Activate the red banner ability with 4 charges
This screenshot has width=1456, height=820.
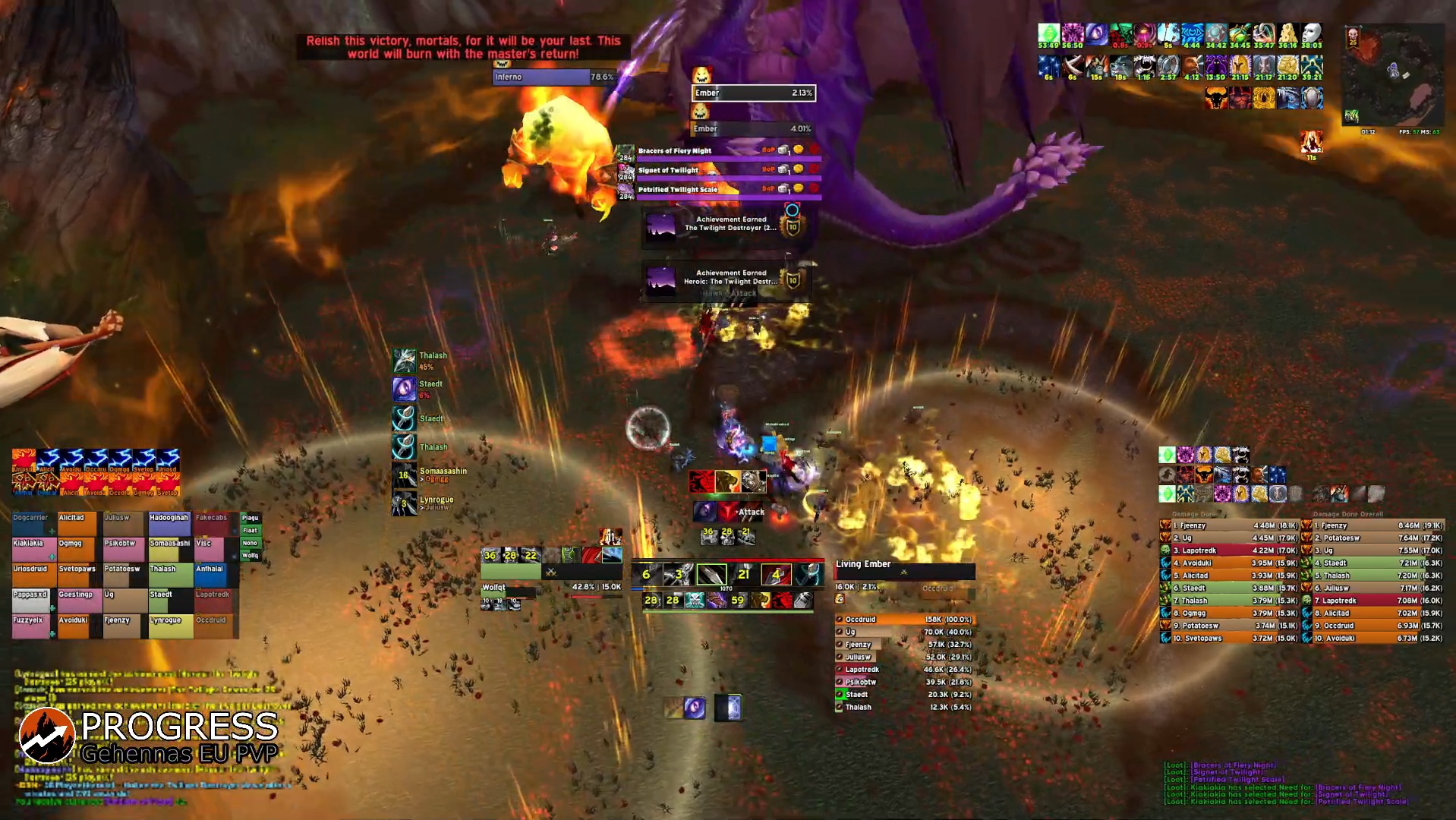tap(777, 575)
